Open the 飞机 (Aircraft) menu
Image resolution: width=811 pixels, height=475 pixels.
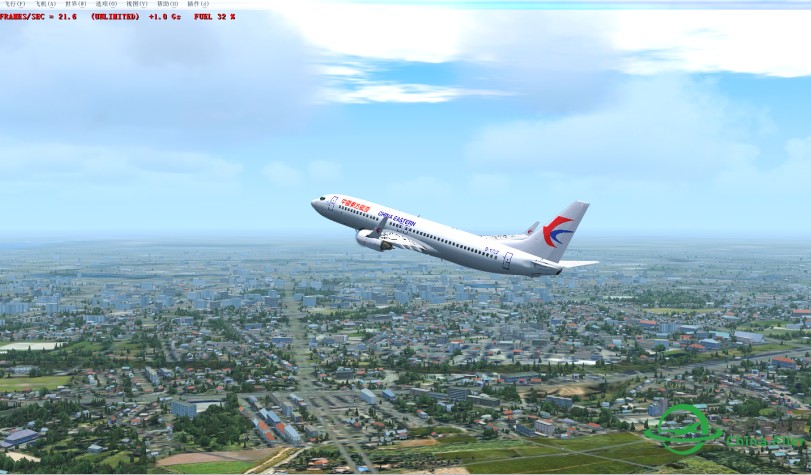point(45,4)
